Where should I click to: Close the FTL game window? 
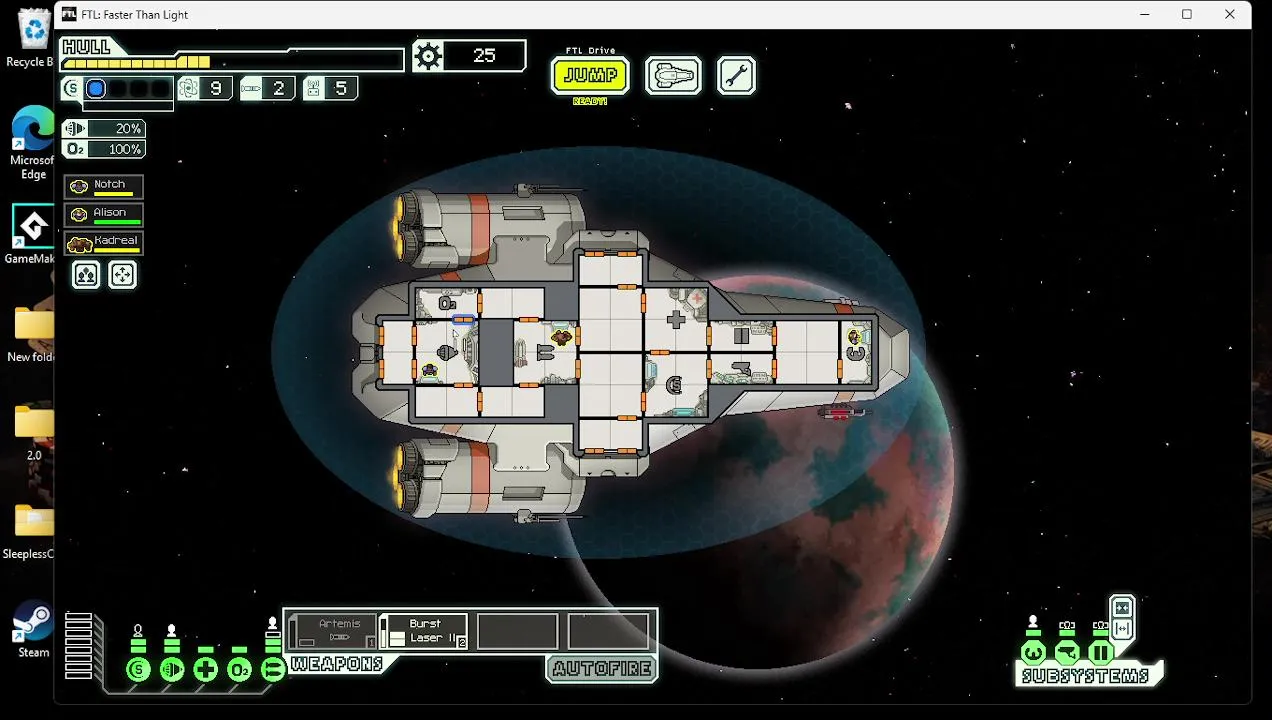click(x=1230, y=14)
